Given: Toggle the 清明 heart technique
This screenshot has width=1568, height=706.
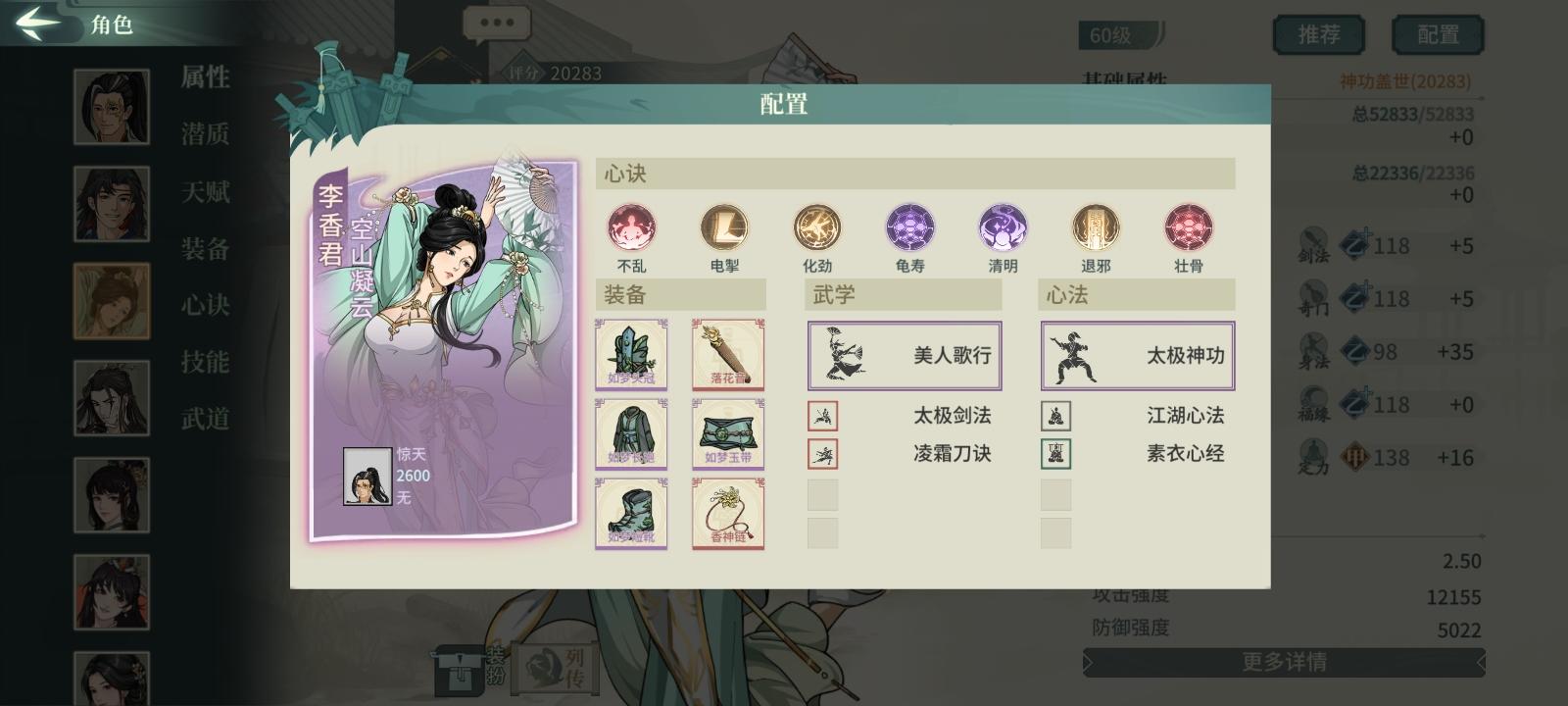Looking at the screenshot, I should pos(1003,227).
